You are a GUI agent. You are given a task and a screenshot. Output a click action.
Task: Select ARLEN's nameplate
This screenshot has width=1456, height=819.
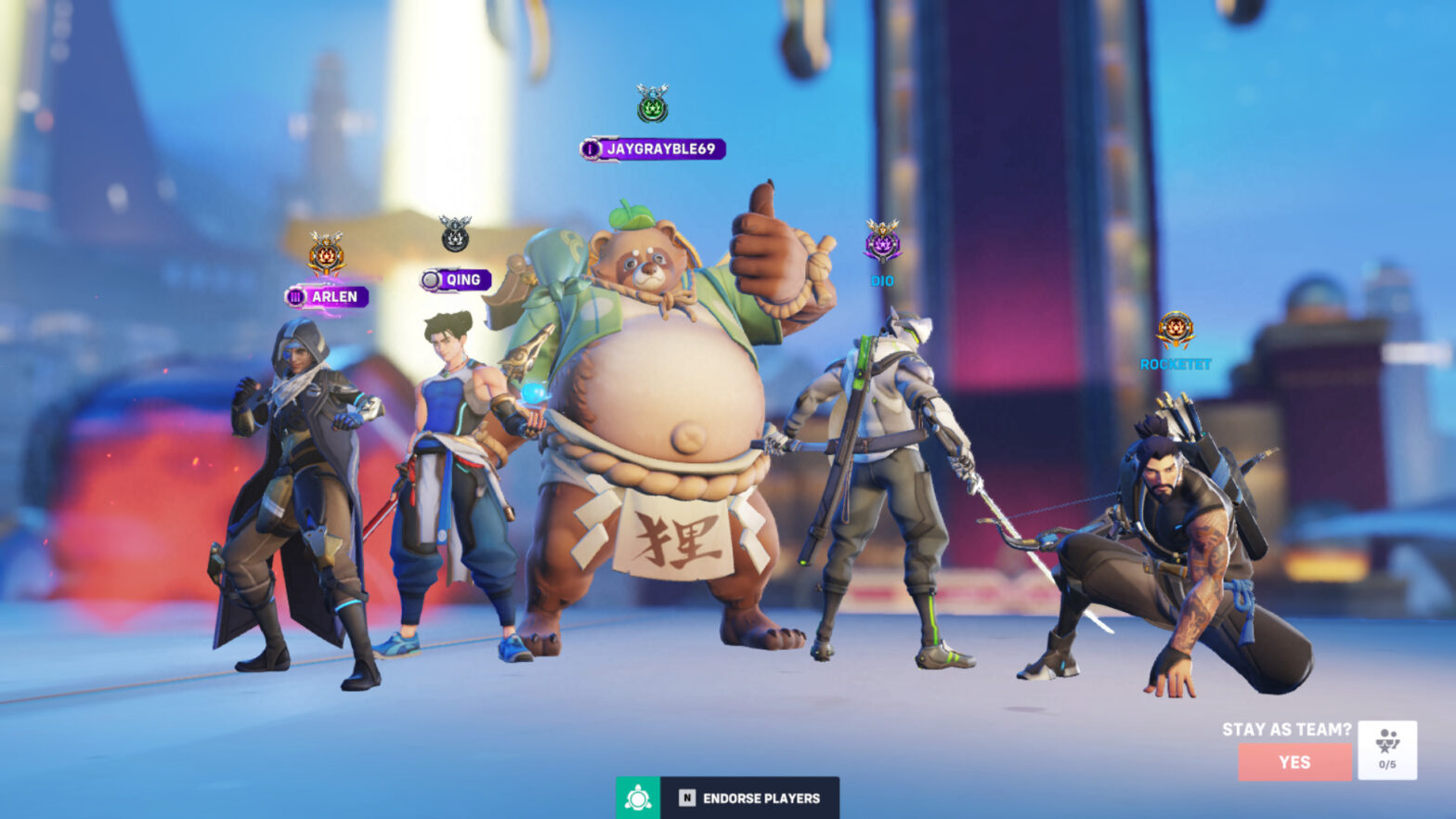point(331,297)
